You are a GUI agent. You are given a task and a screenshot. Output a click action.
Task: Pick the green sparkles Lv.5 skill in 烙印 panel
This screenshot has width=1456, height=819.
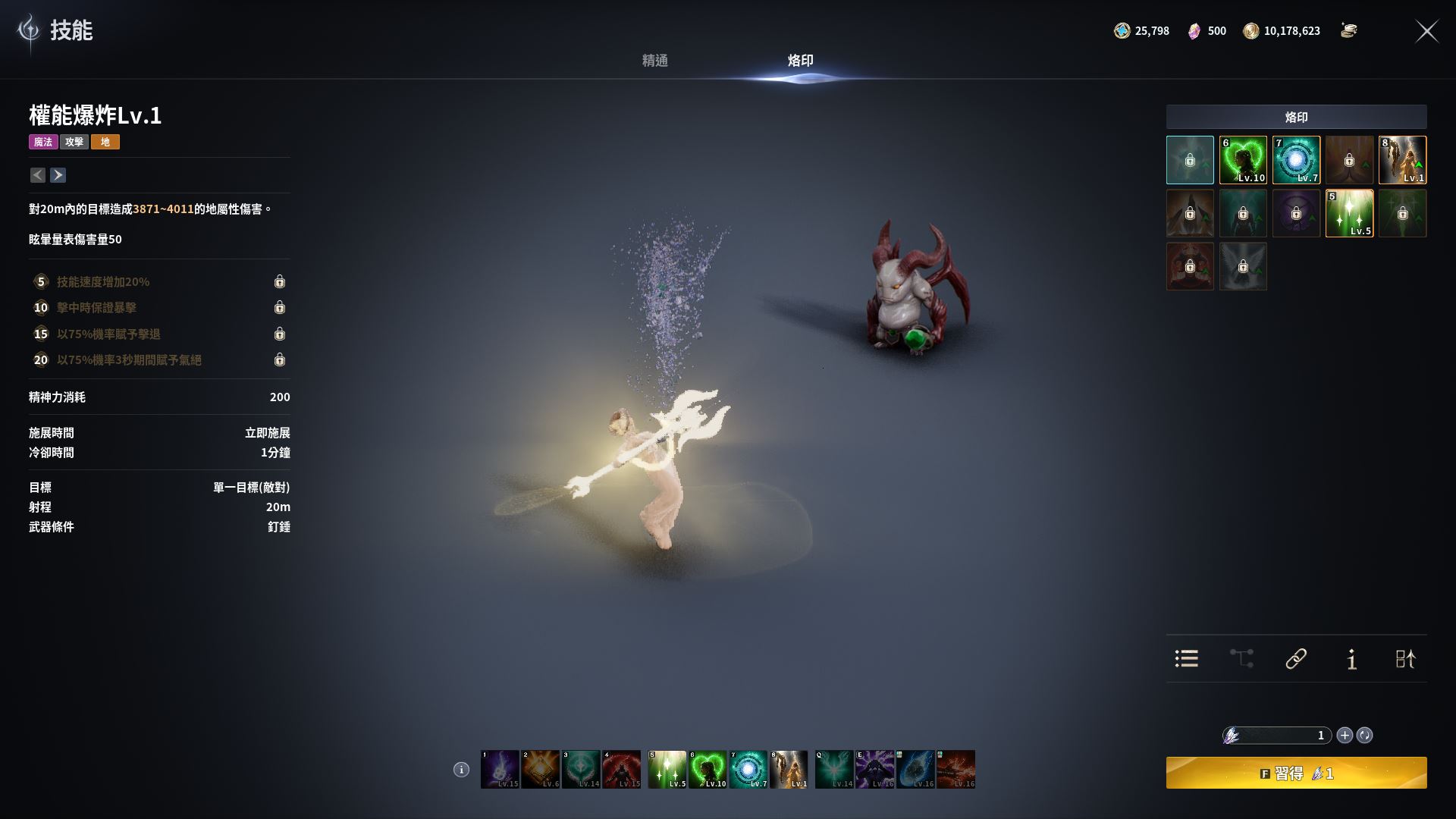(1349, 213)
